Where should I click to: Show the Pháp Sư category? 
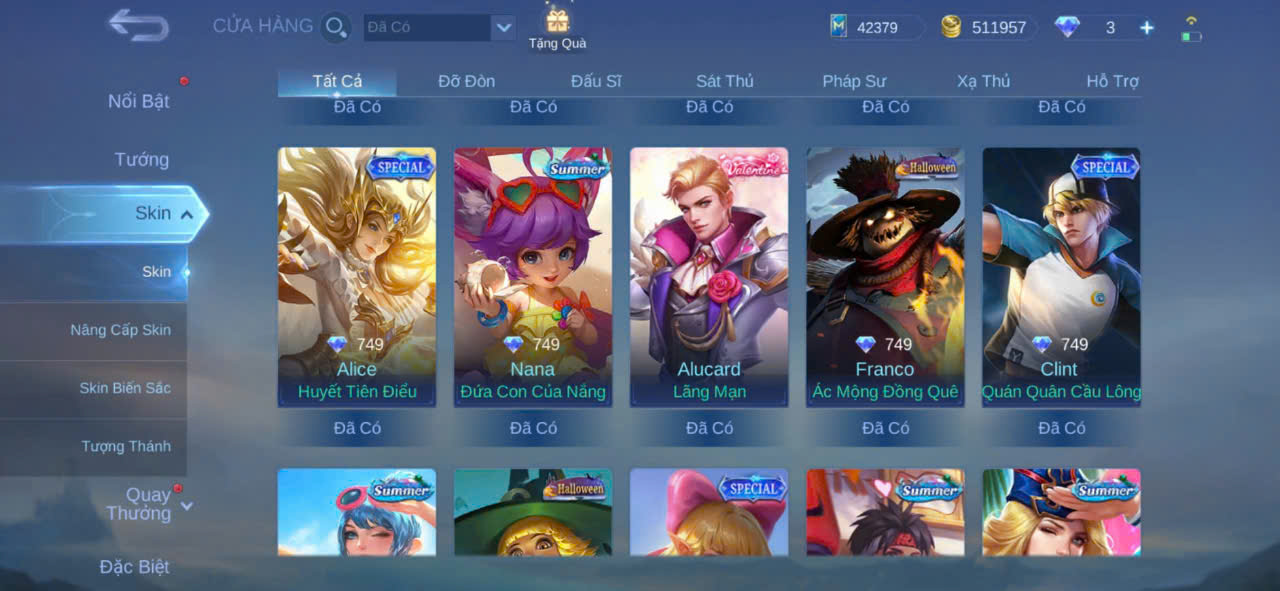click(854, 81)
